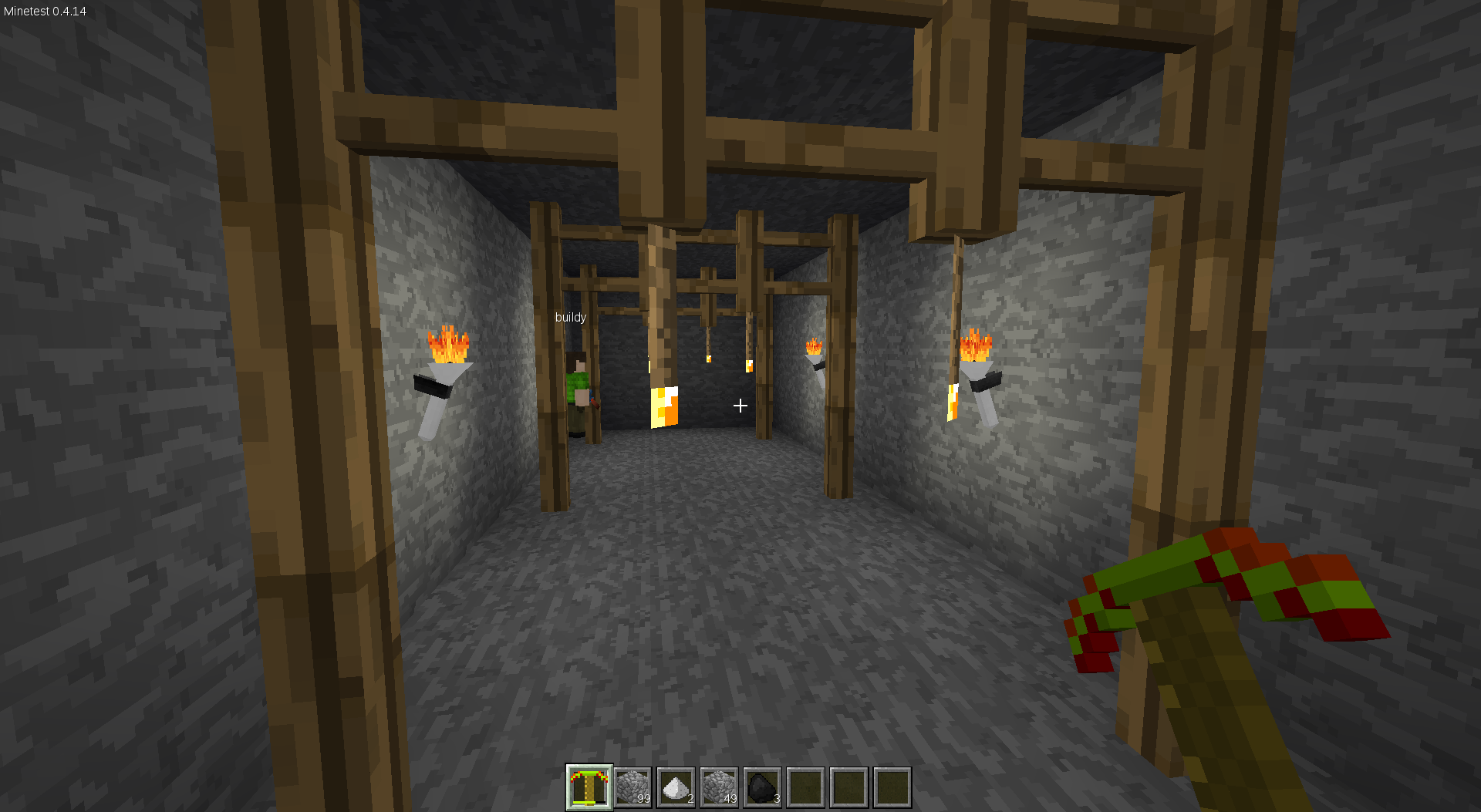This screenshot has width=1481, height=812.
Task: Click the crosshair at screen center
Action: 740,406
